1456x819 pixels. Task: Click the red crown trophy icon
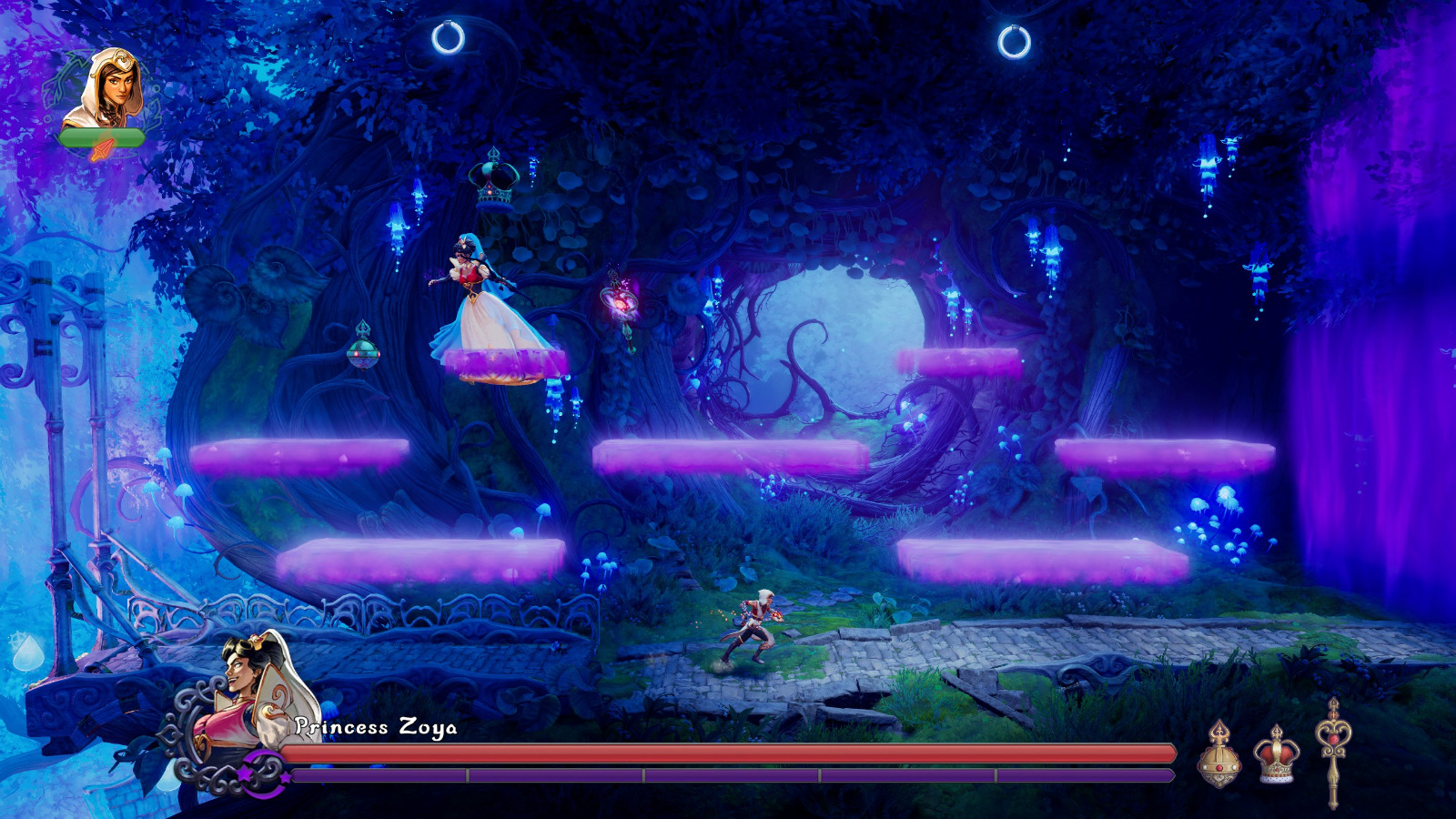point(1279,753)
